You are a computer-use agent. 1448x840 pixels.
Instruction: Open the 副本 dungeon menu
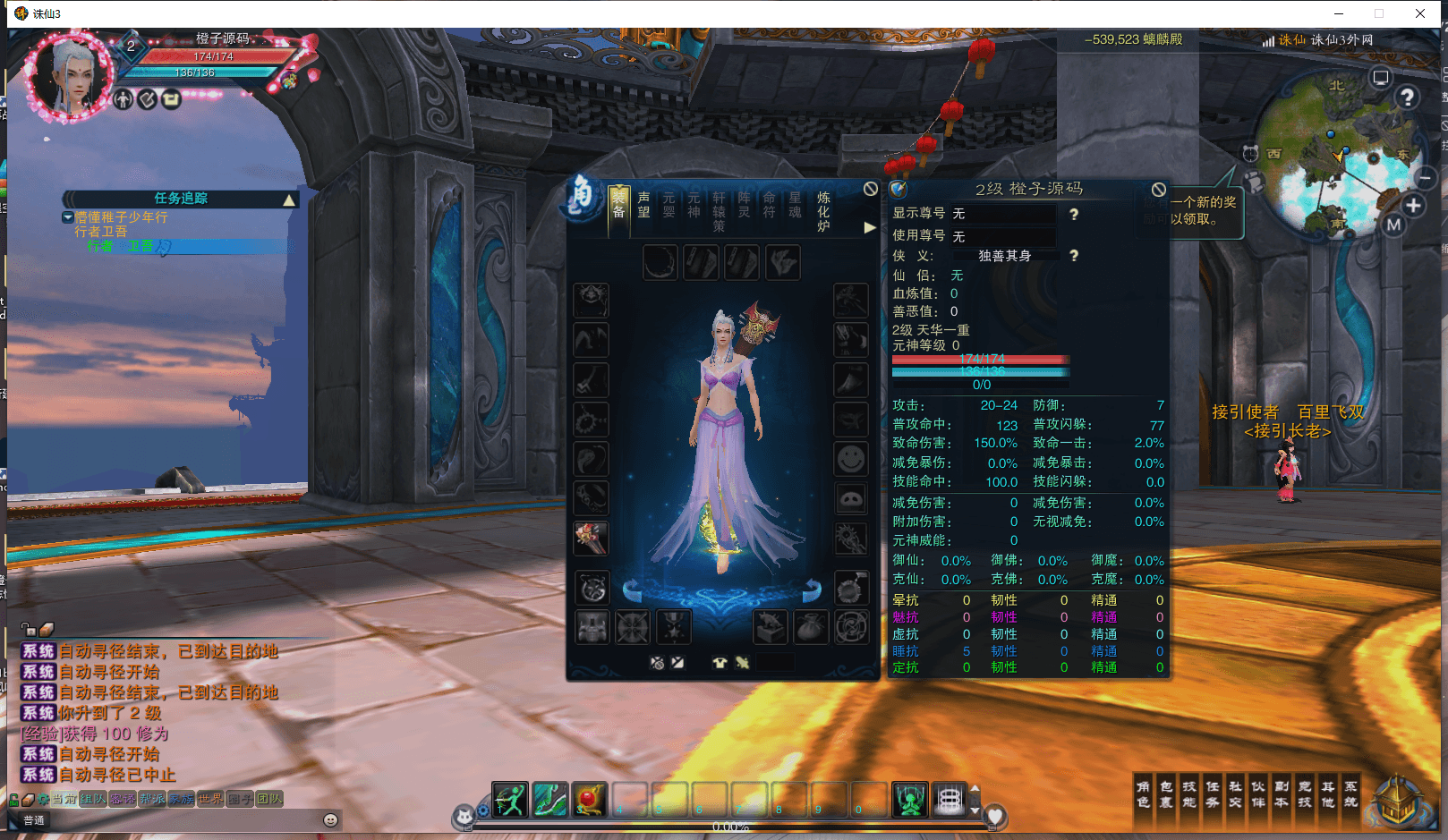(x=1282, y=794)
